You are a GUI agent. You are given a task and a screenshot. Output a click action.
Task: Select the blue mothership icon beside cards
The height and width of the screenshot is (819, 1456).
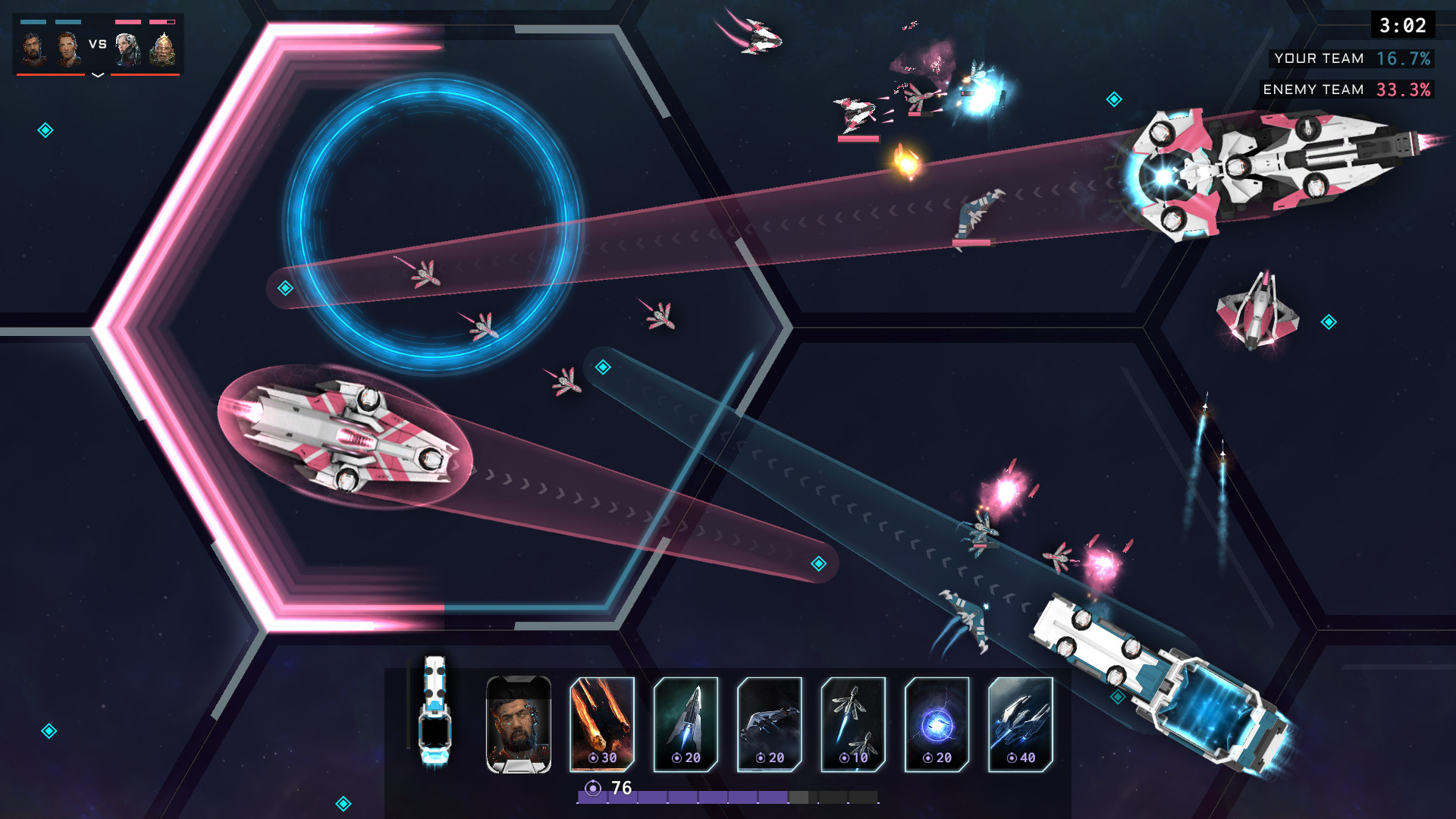[x=435, y=711]
